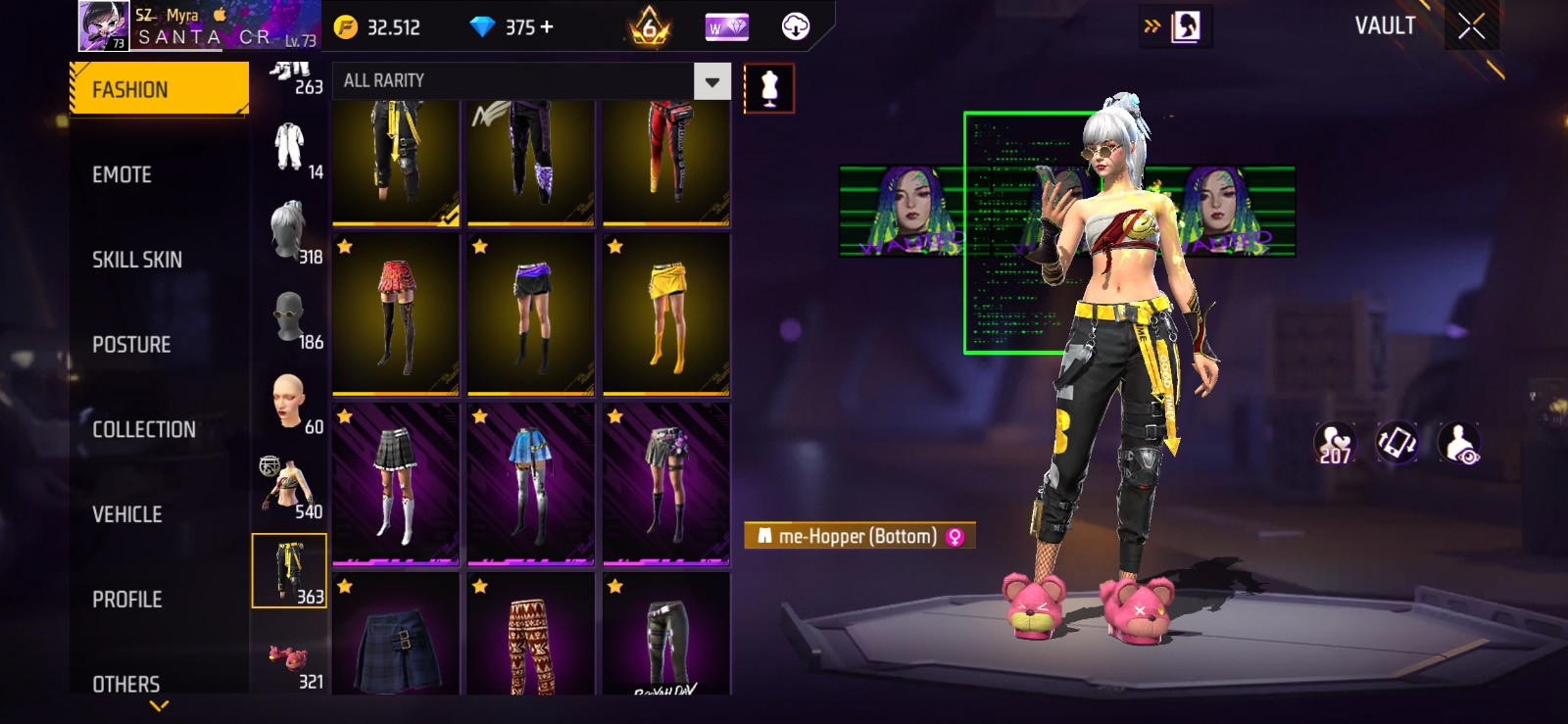Show the Vehicle category
The width and height of the screenshot is (1568, 724).
[127, 514]
